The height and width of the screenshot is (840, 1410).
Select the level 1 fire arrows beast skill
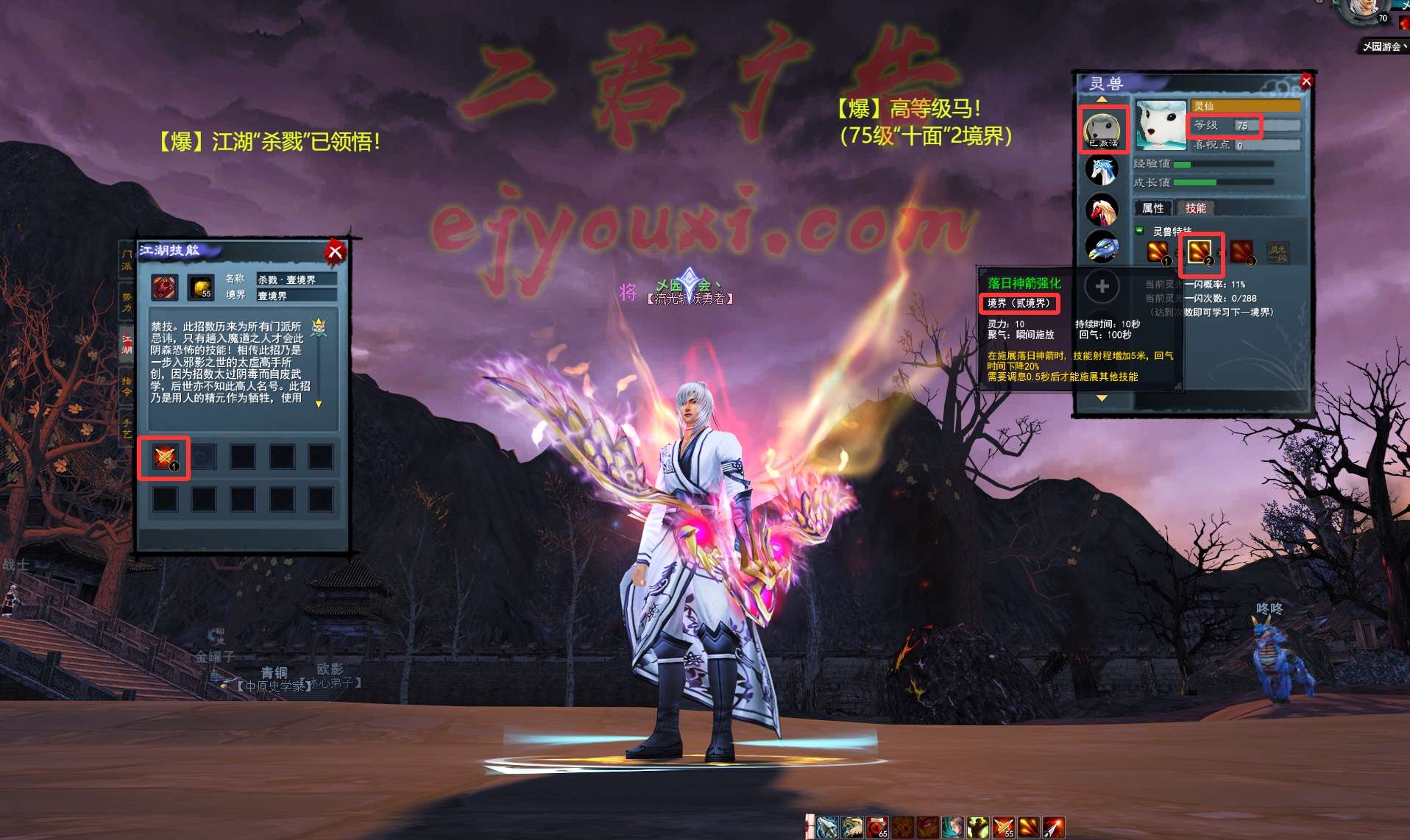(x=1158, y=252)
